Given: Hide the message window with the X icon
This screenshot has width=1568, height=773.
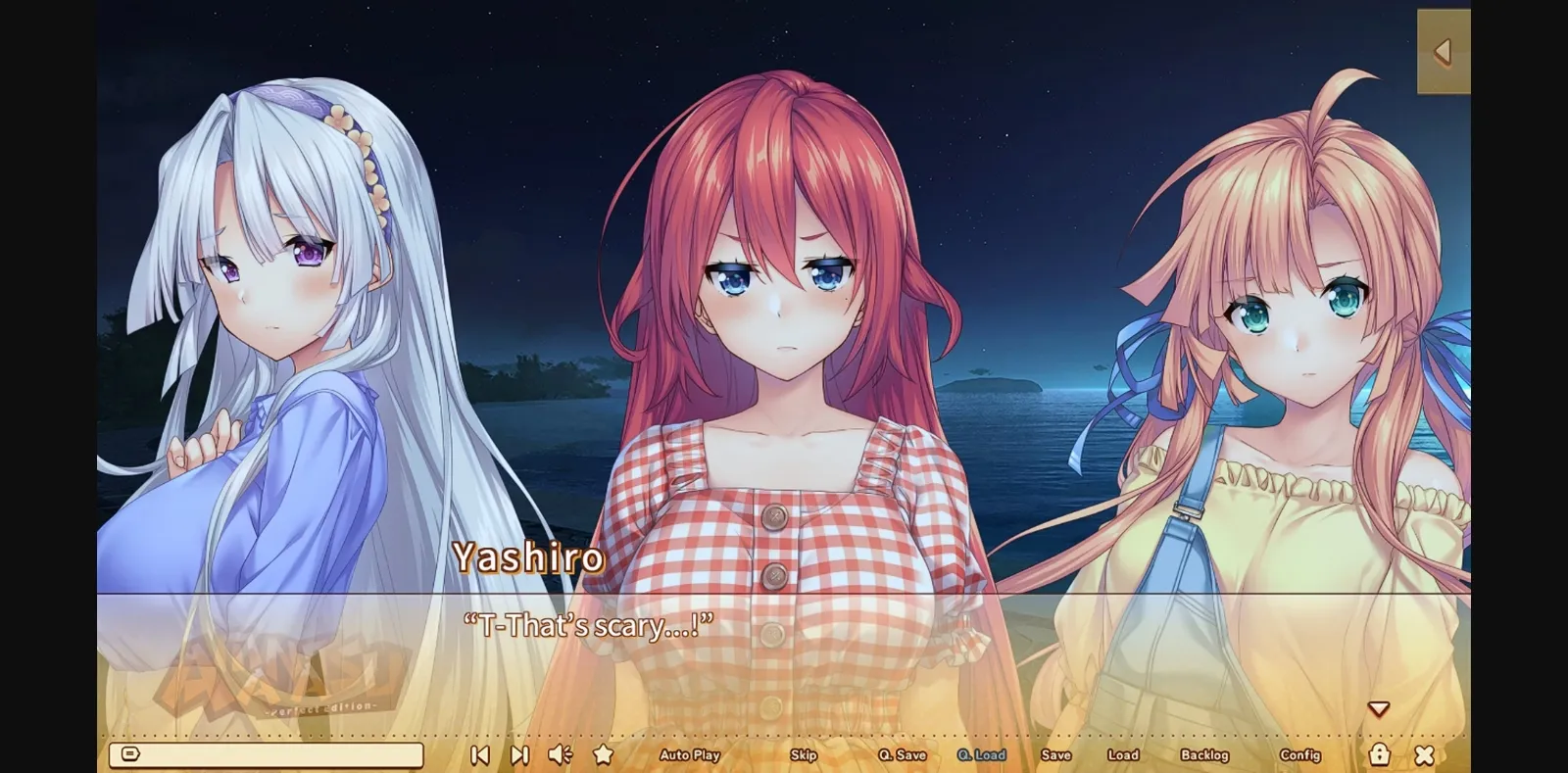Looking at the screenshot, I should coord(1425,754).
